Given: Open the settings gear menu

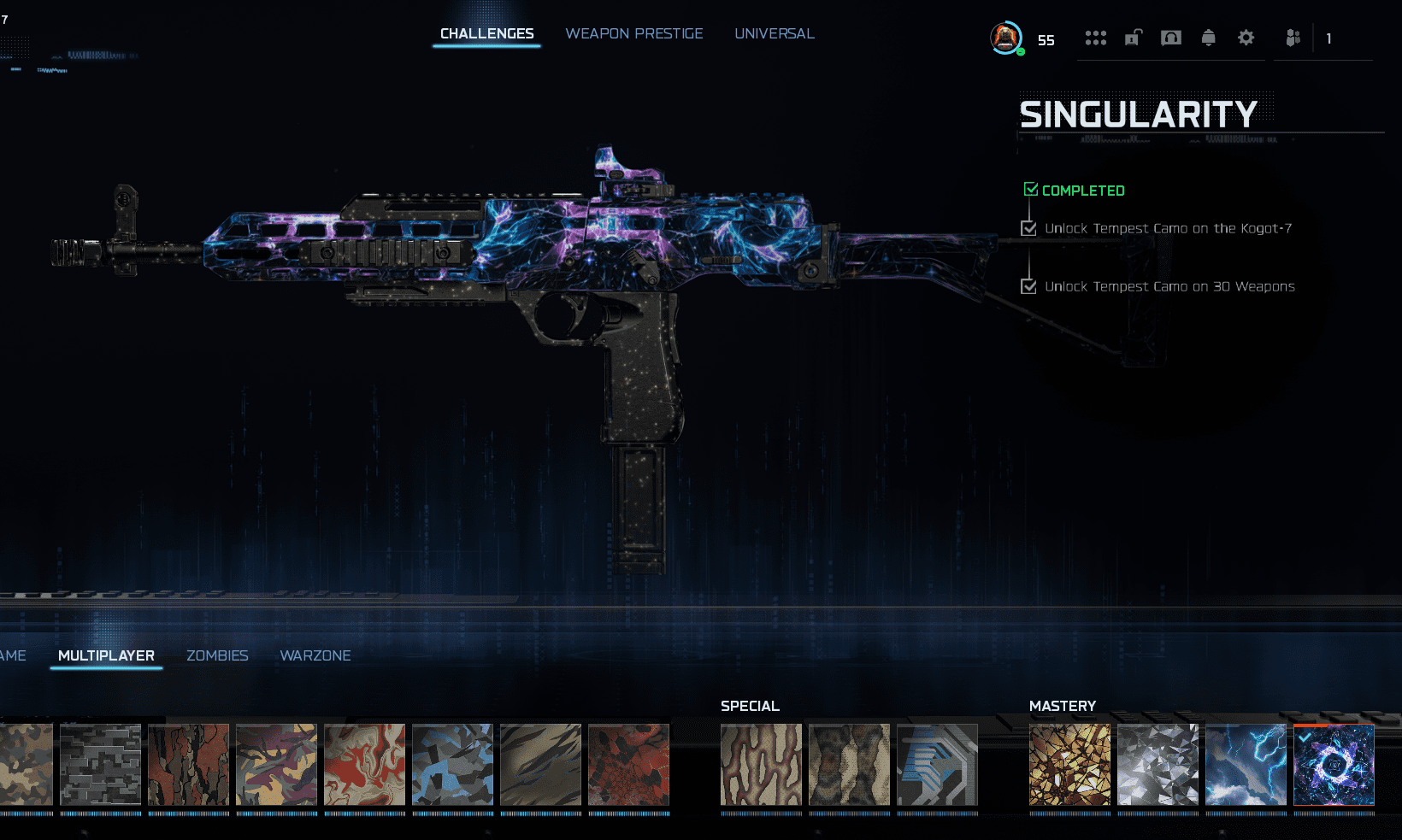Looking at the screenshot, I should (x=1246, y=38).
